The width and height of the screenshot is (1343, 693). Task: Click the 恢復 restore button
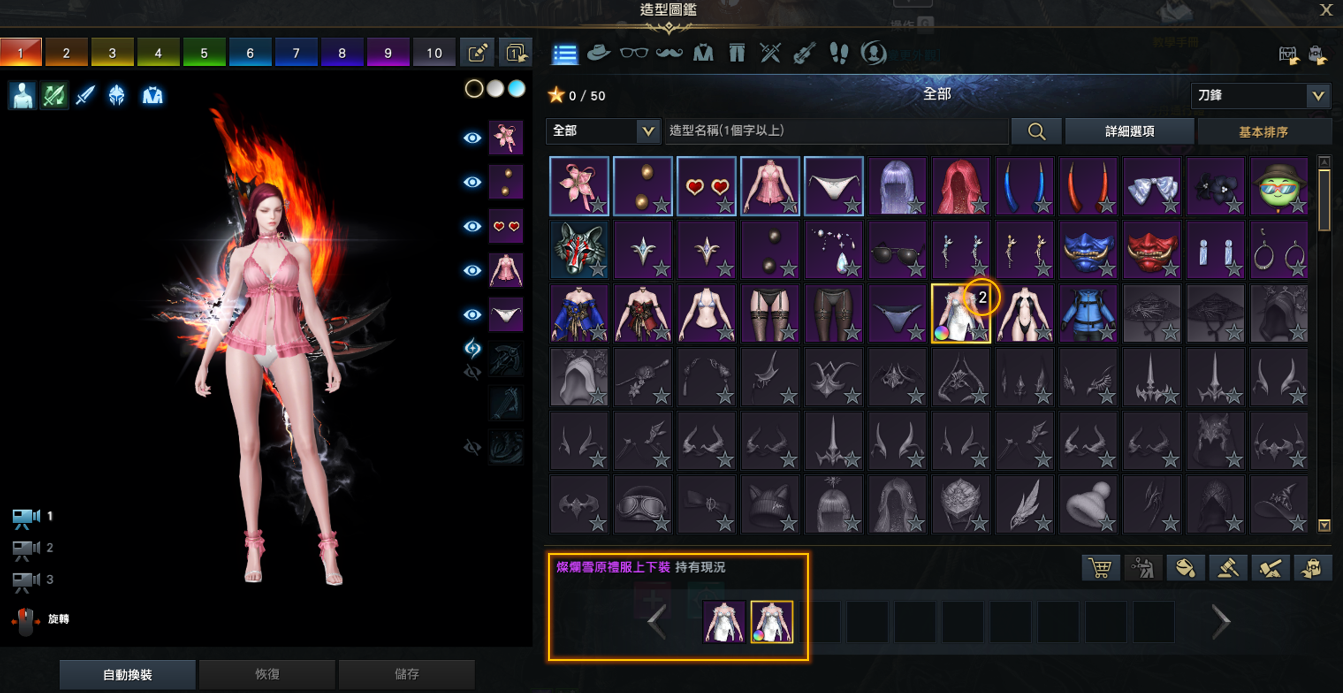pyautogui.click(x=267, y=675)
